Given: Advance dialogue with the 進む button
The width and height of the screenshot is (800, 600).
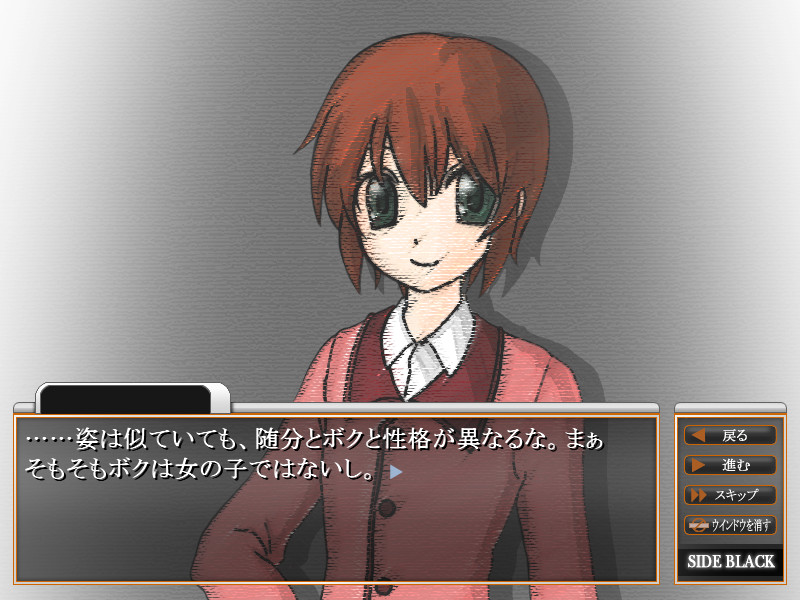Looking at the screenshot, I should point(730,465).
